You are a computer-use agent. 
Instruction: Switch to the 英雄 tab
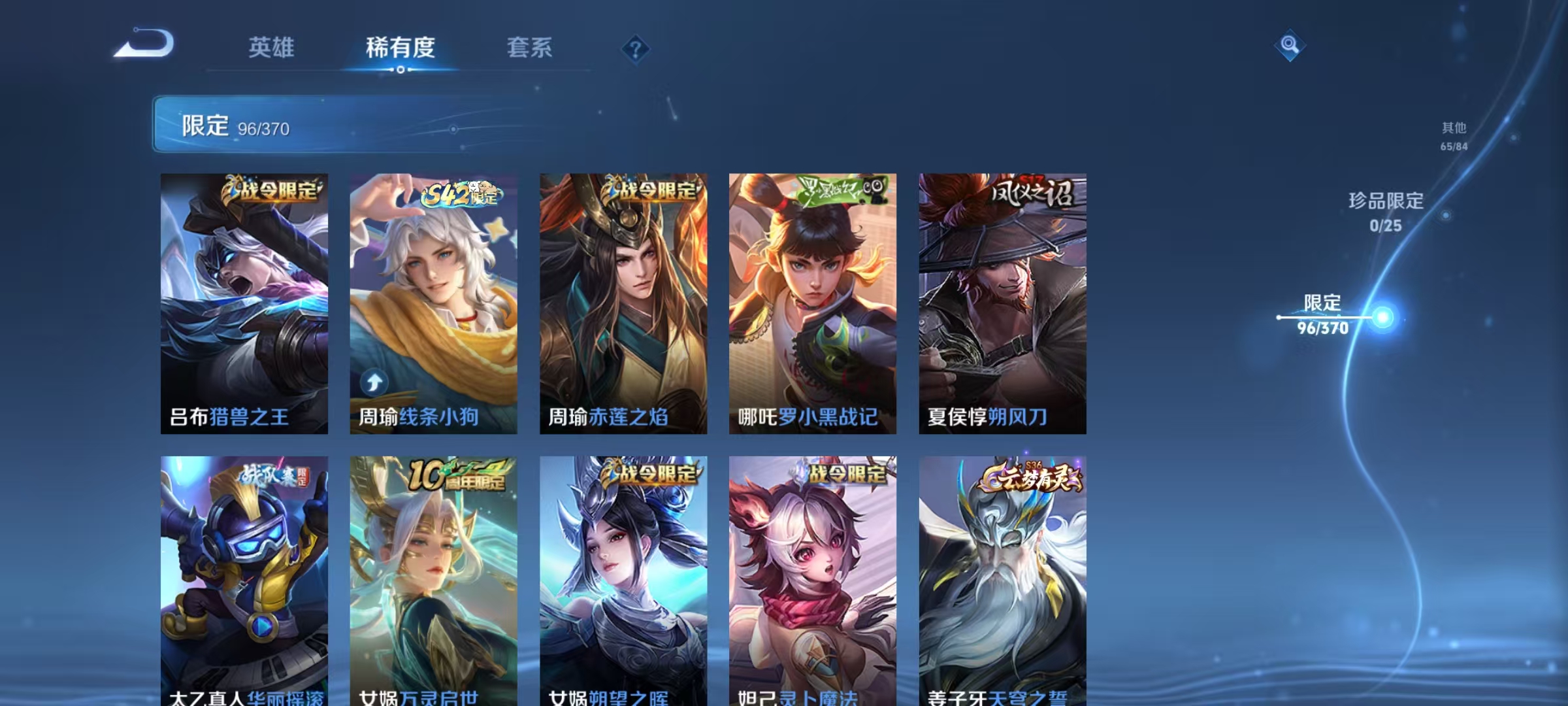[x=272, y=48]
